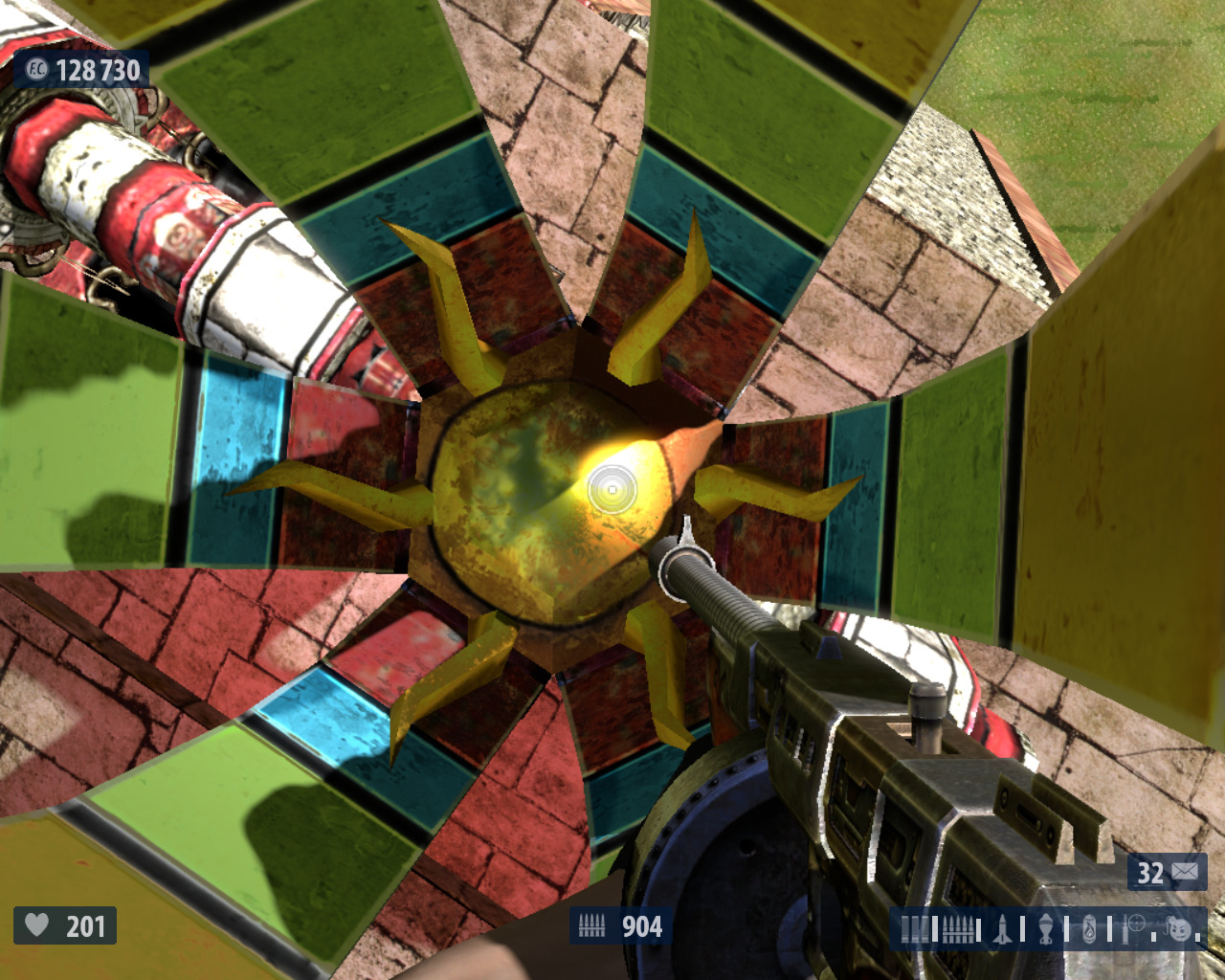Activate the Serious Bomb face icon
Screen dimensions: 1225x980
click(x=1180, y=928)
